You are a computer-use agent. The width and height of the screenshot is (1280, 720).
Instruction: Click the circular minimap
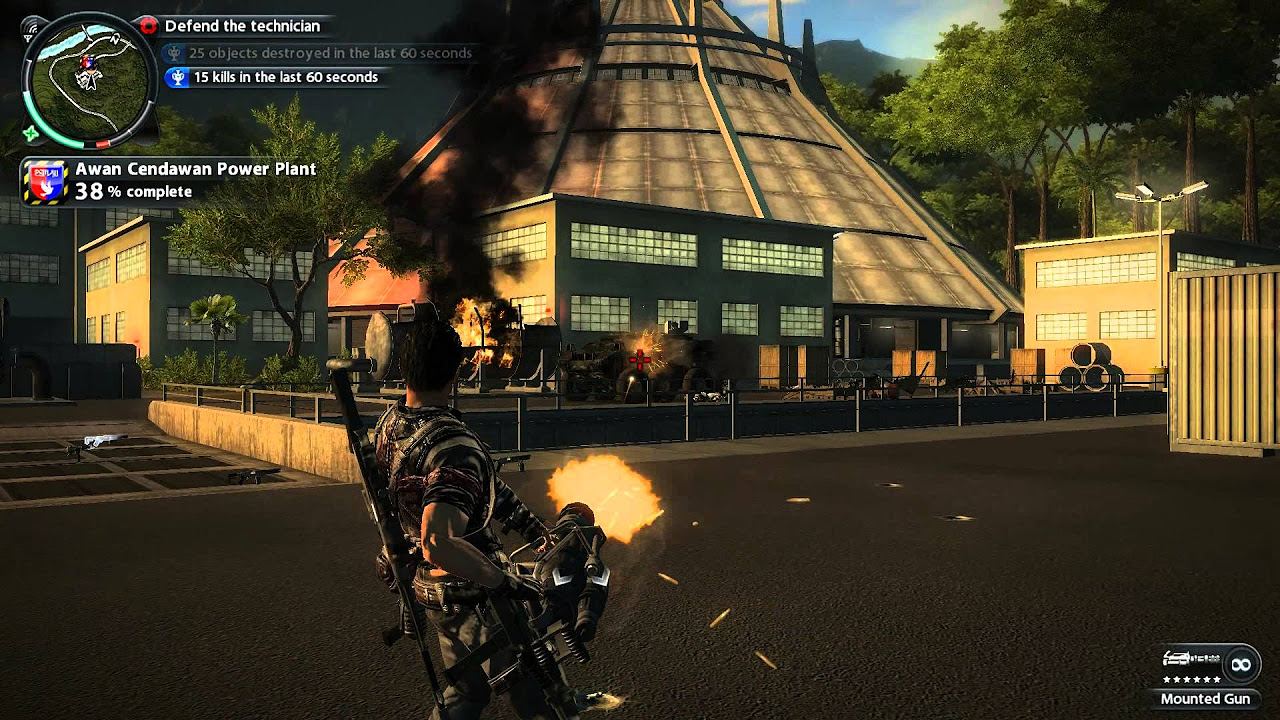[x=90, y=77]
